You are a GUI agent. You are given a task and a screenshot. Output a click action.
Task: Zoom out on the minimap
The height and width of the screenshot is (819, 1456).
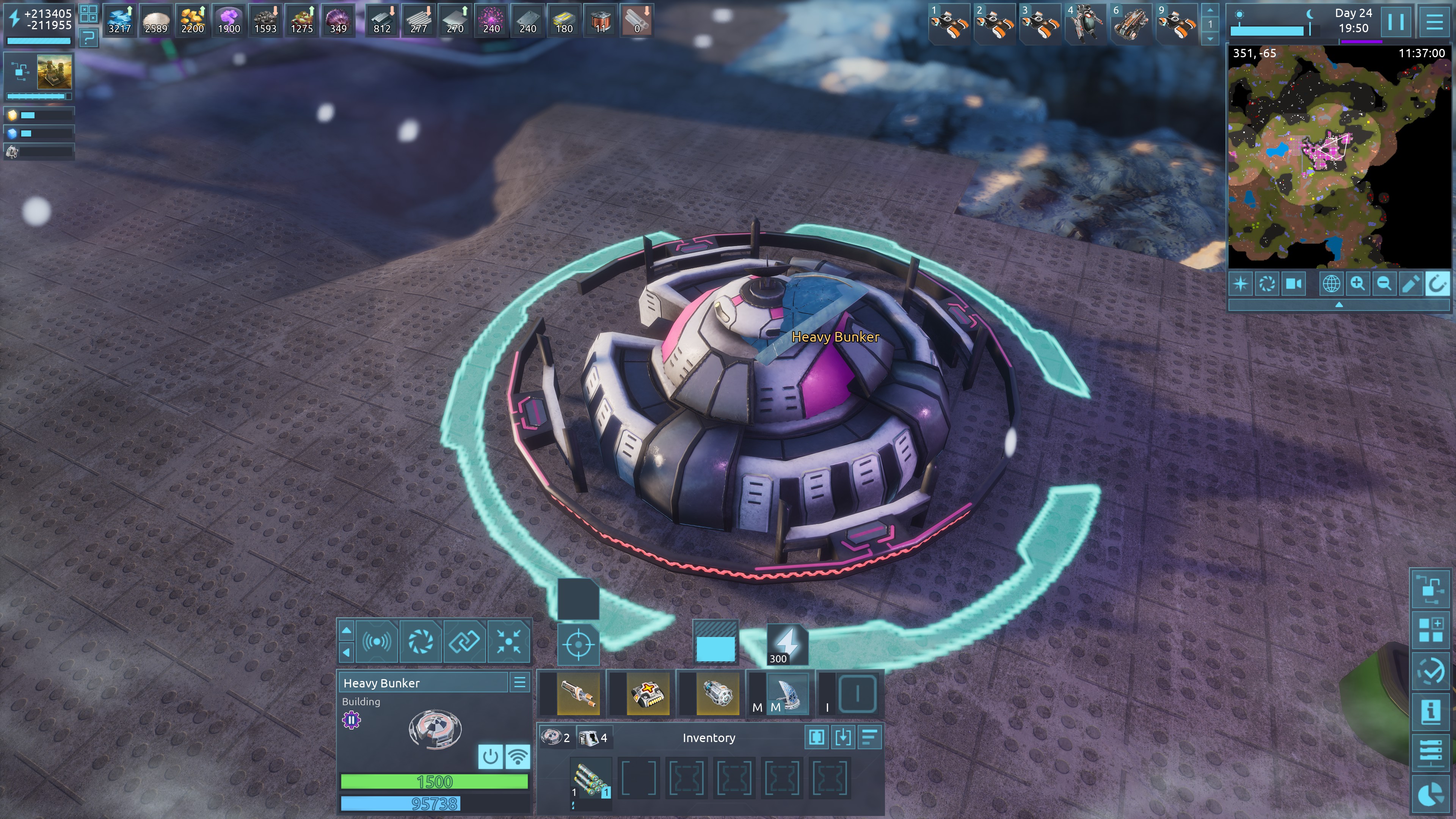point(1384,284)
